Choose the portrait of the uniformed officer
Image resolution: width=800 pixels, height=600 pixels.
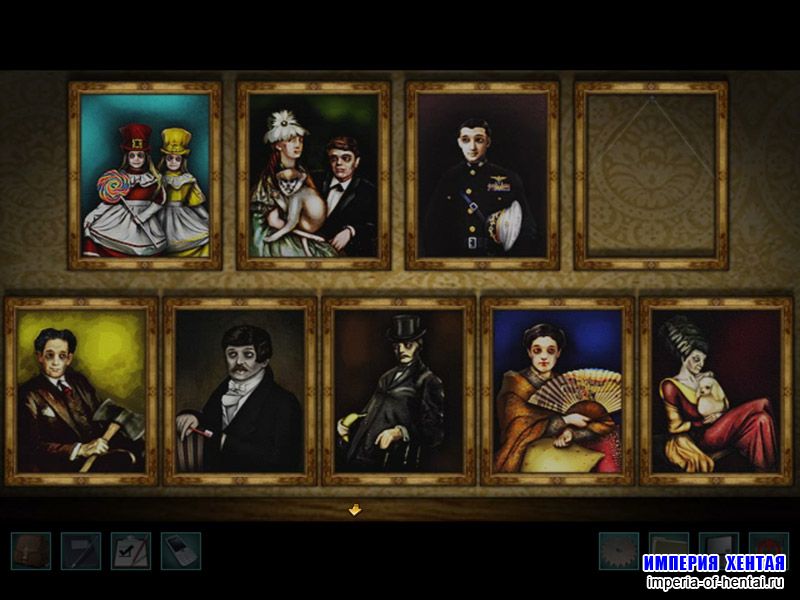(482, 176)
